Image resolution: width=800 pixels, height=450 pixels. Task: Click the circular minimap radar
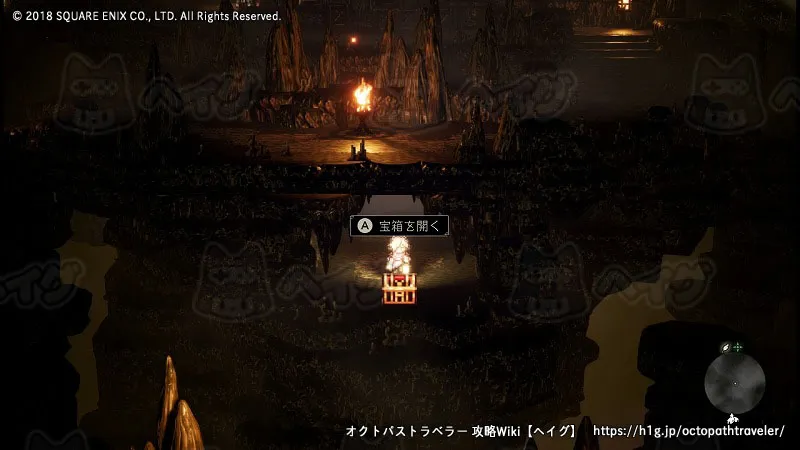point(735,382)
